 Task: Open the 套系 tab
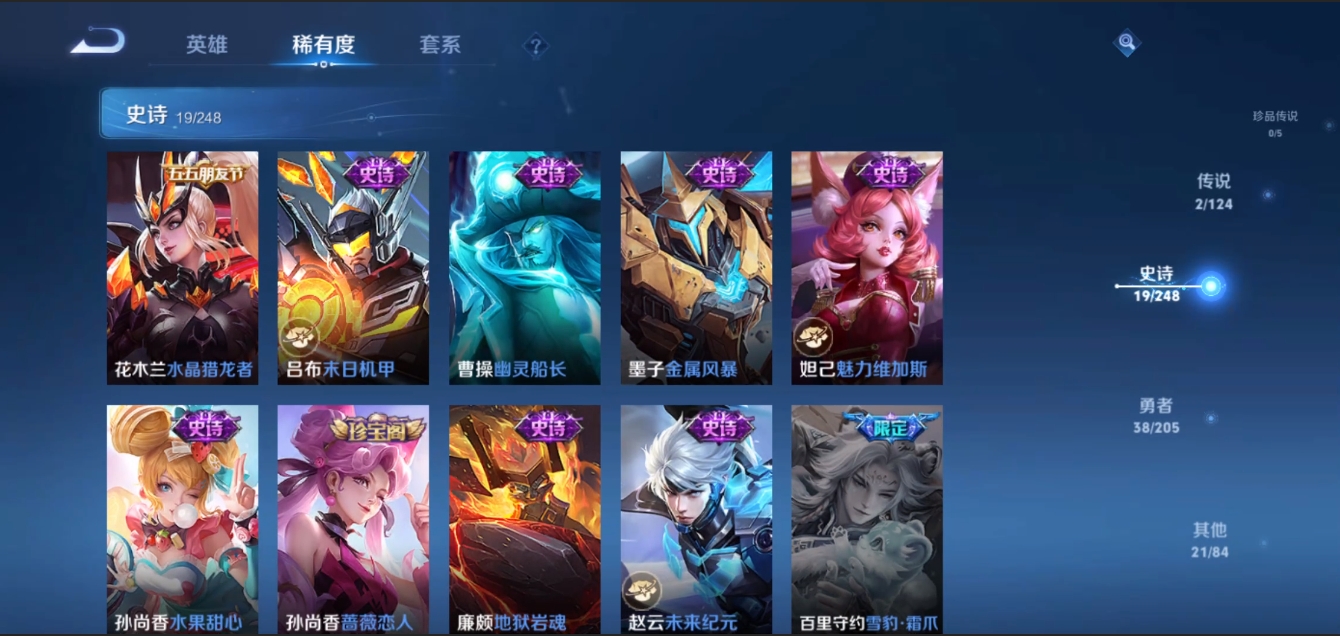pyautogui.click(x=440, y=45)
